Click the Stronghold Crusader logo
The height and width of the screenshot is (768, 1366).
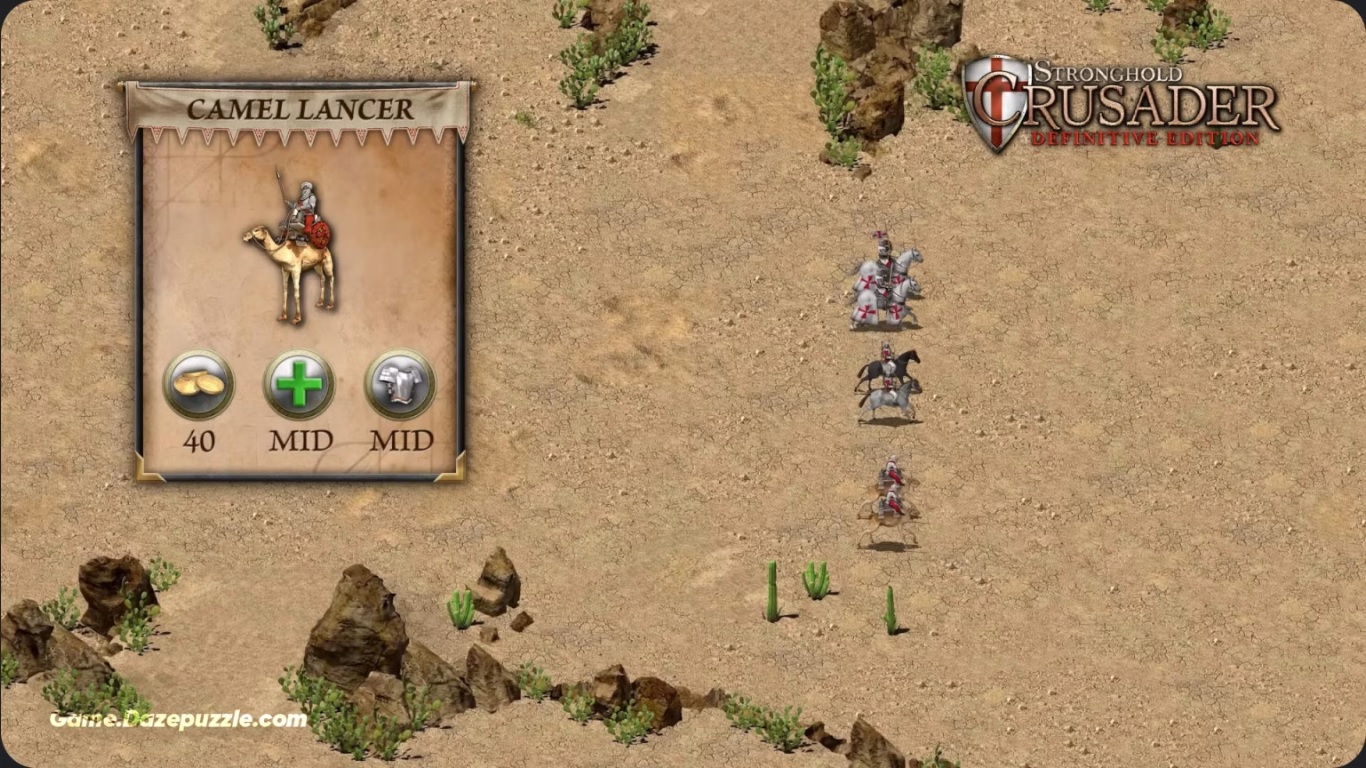tap(1120, 104)
